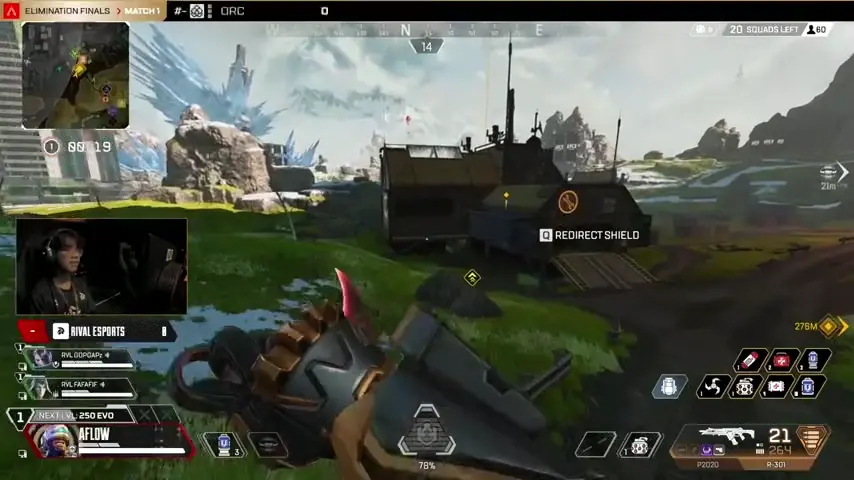Click AFLOW's legend portrait
This screenshot has width=854, height=480.
(54, 440)
